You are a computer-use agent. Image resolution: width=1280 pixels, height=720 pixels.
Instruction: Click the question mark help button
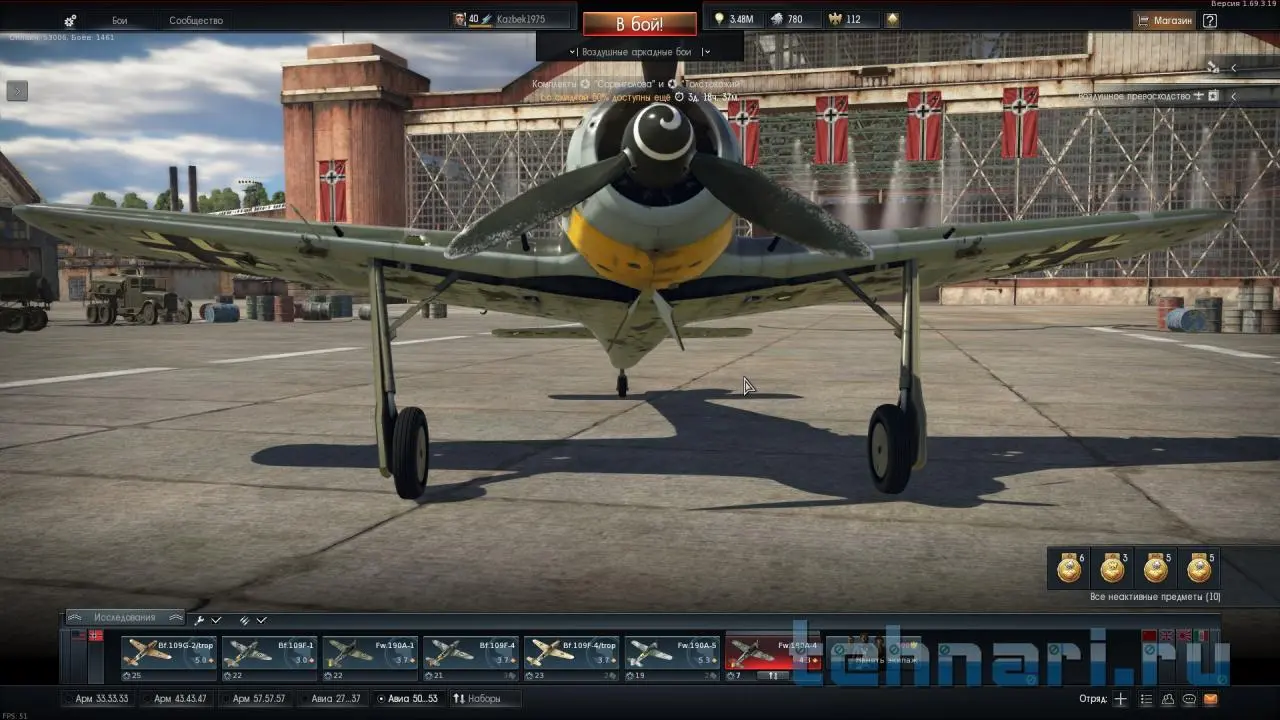tap(1210, 20)
